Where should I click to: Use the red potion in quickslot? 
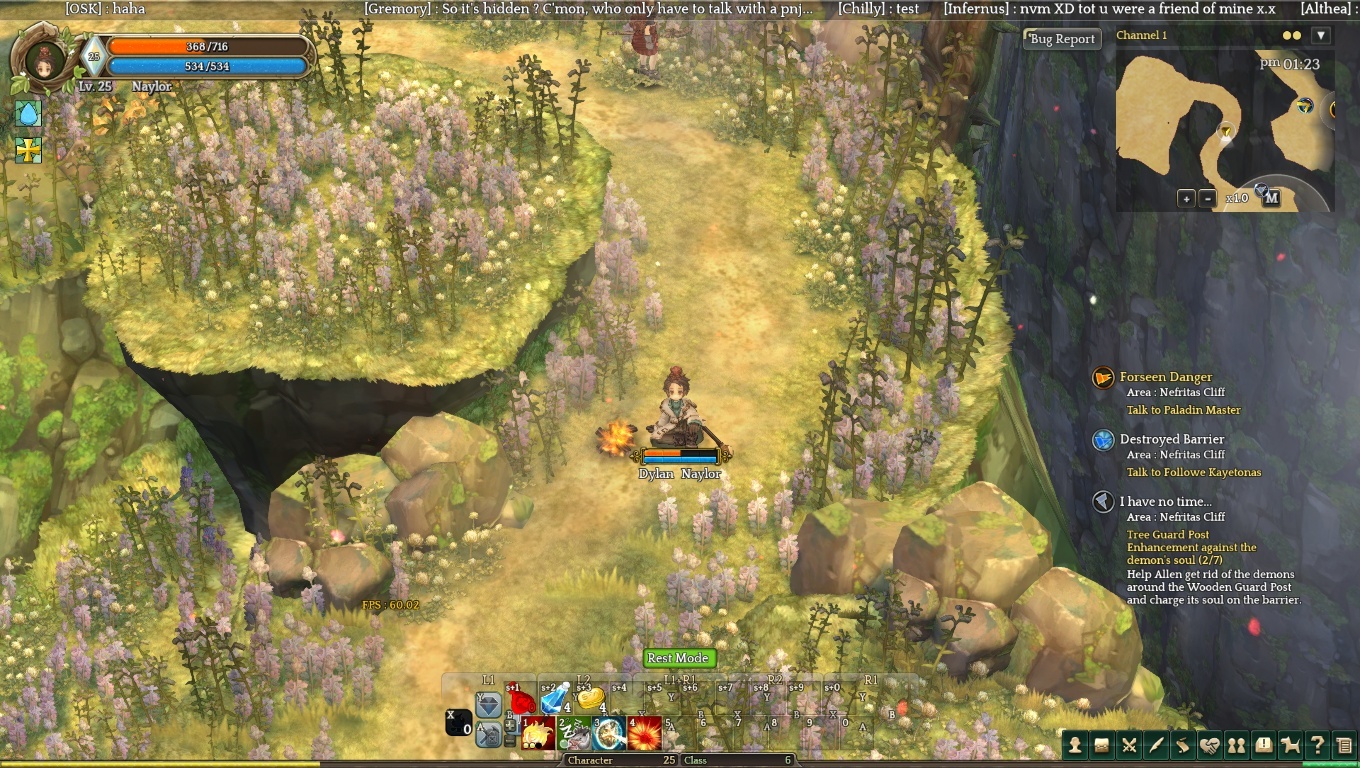click(520, 699)
